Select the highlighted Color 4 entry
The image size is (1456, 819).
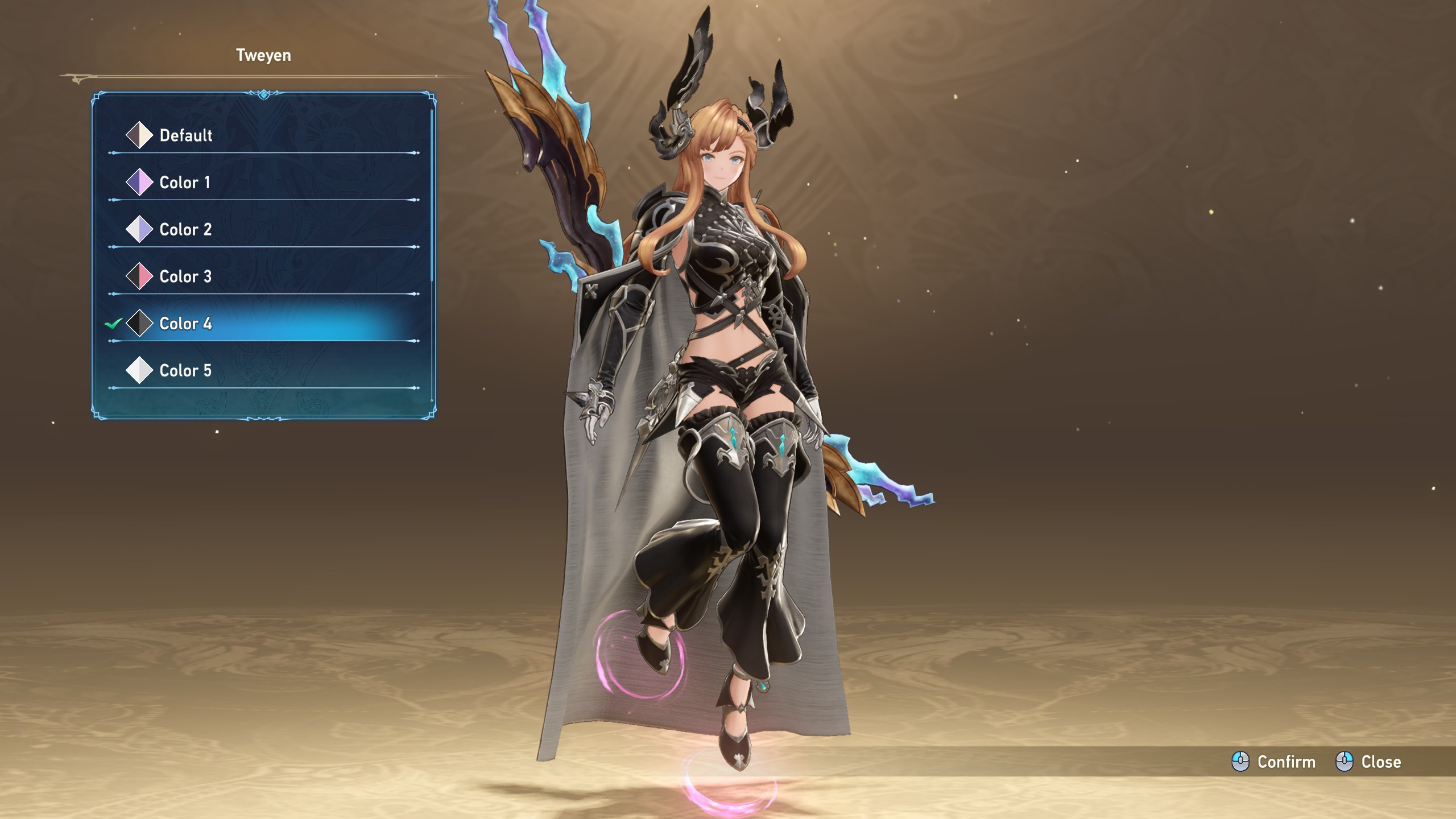pos(185,324)
